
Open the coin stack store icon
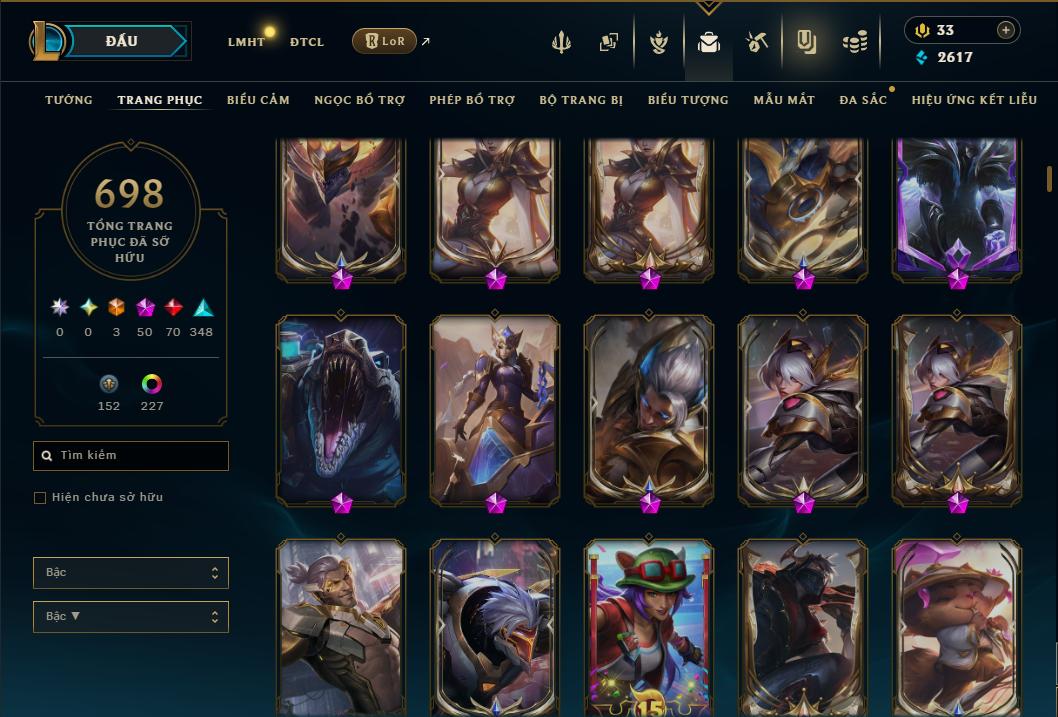point(854,42)
